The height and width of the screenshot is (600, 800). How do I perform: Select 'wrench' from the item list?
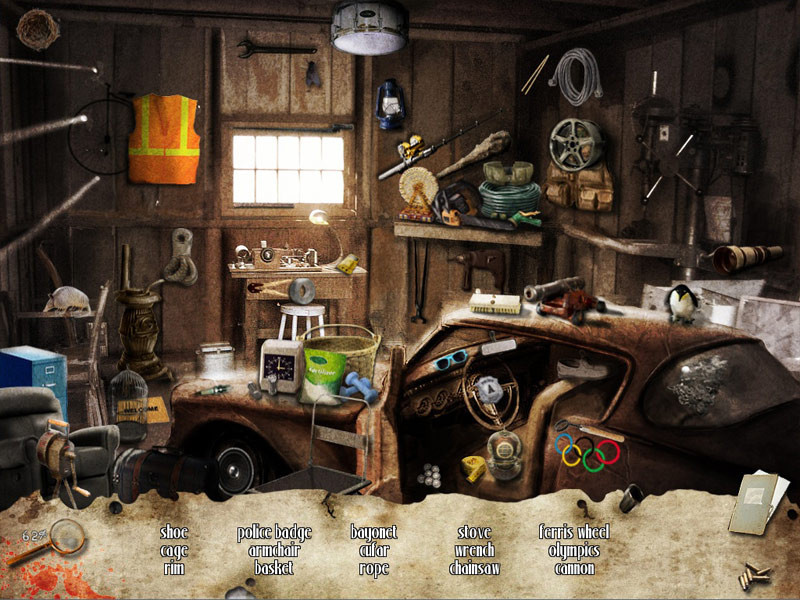coord(474,550)
